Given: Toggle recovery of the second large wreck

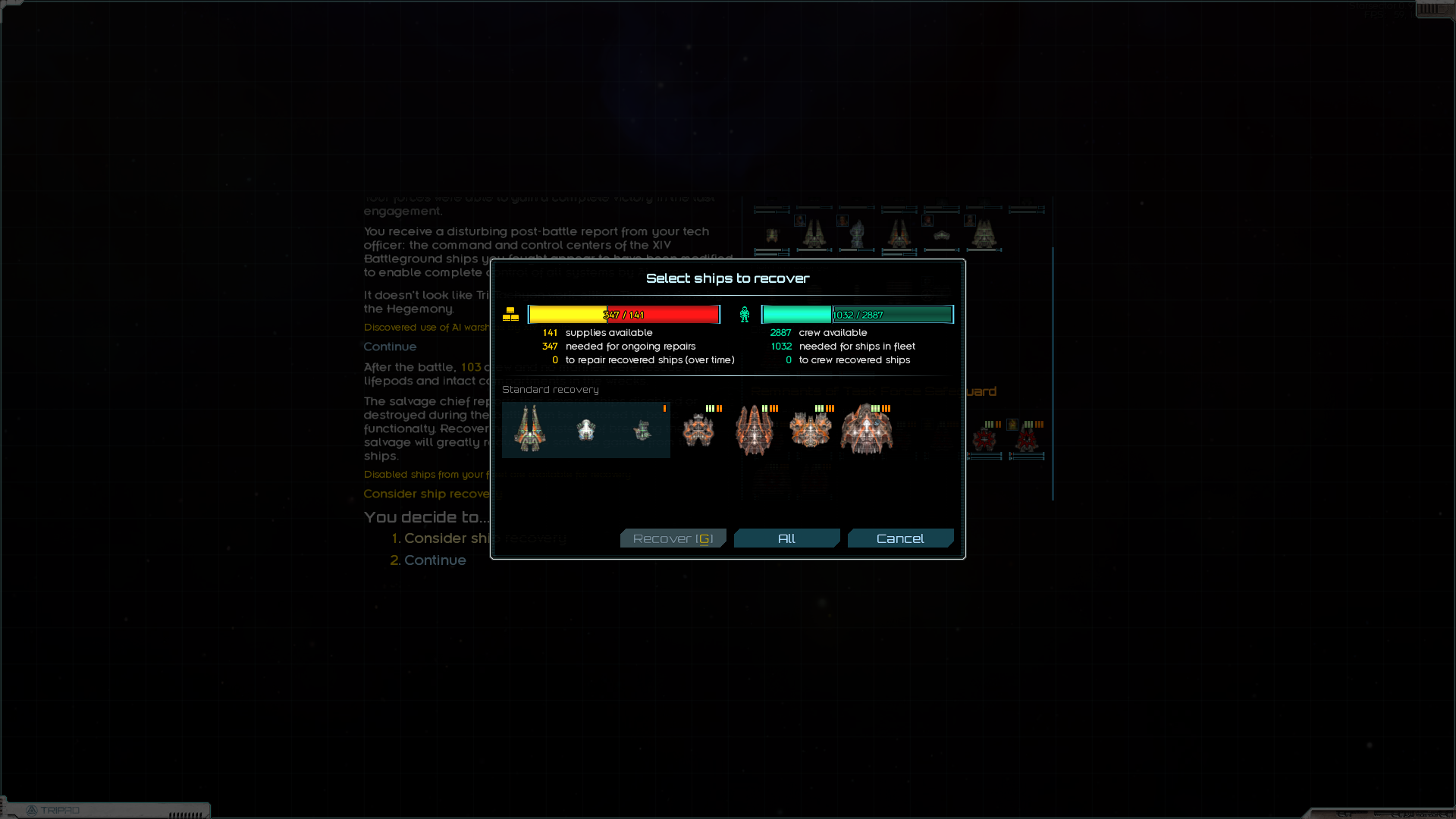Looking at the screenshot, I should 755,428.
